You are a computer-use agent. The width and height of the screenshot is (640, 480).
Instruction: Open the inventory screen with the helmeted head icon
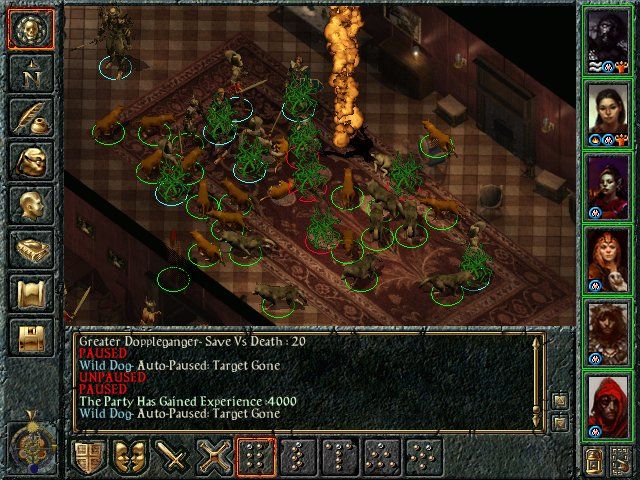[28, 162]
